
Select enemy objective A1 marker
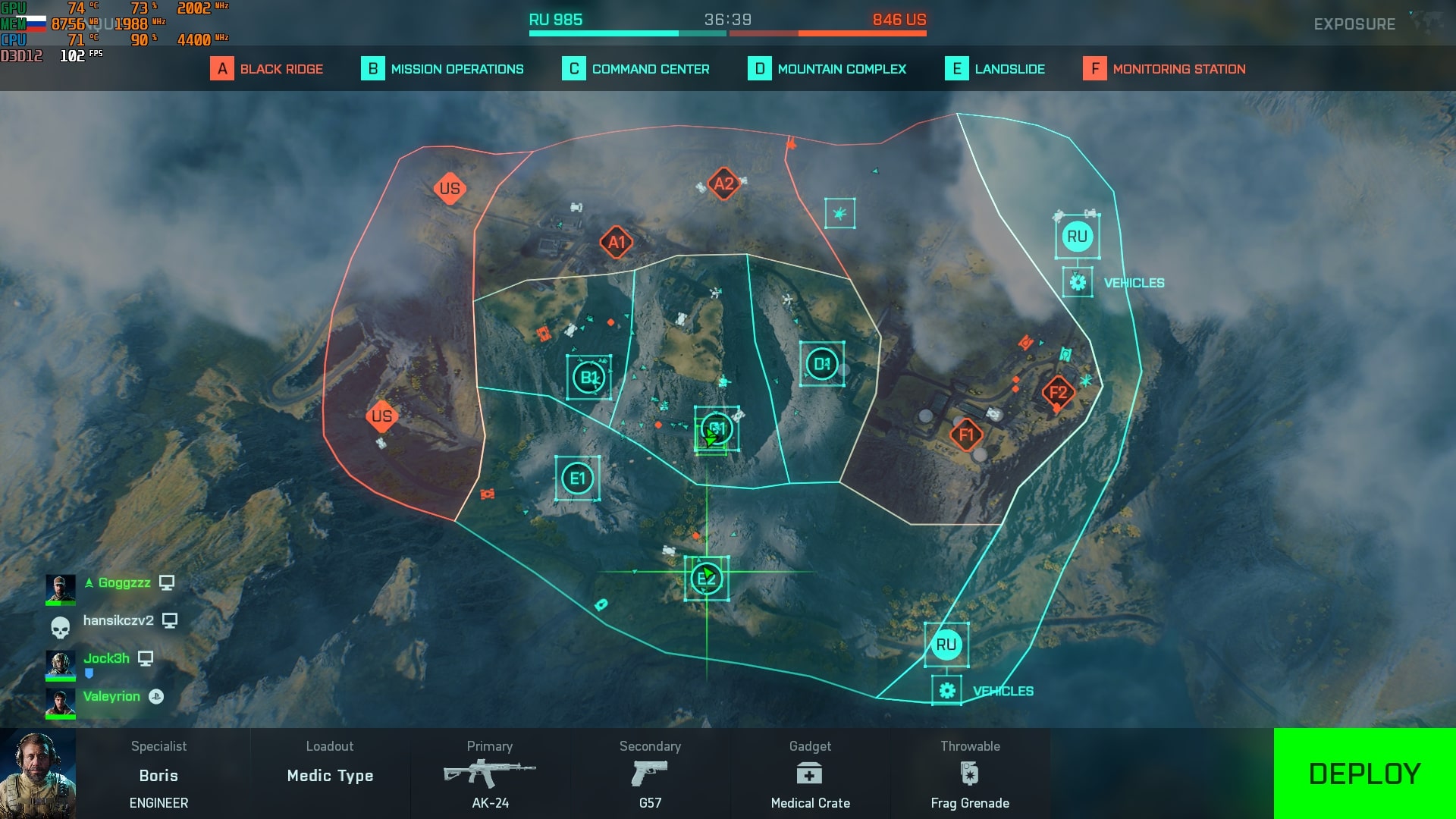(x=617, y=243)
